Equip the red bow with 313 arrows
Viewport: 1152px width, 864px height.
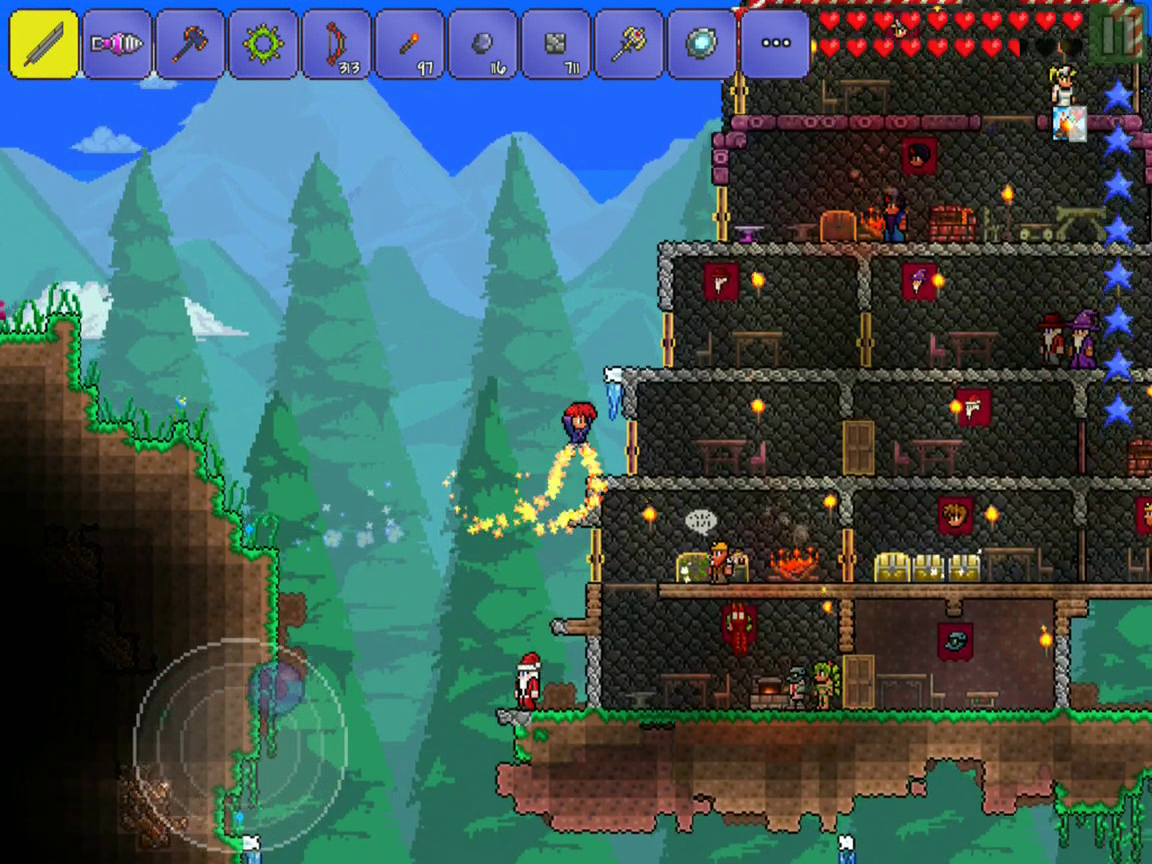(336, 44)
